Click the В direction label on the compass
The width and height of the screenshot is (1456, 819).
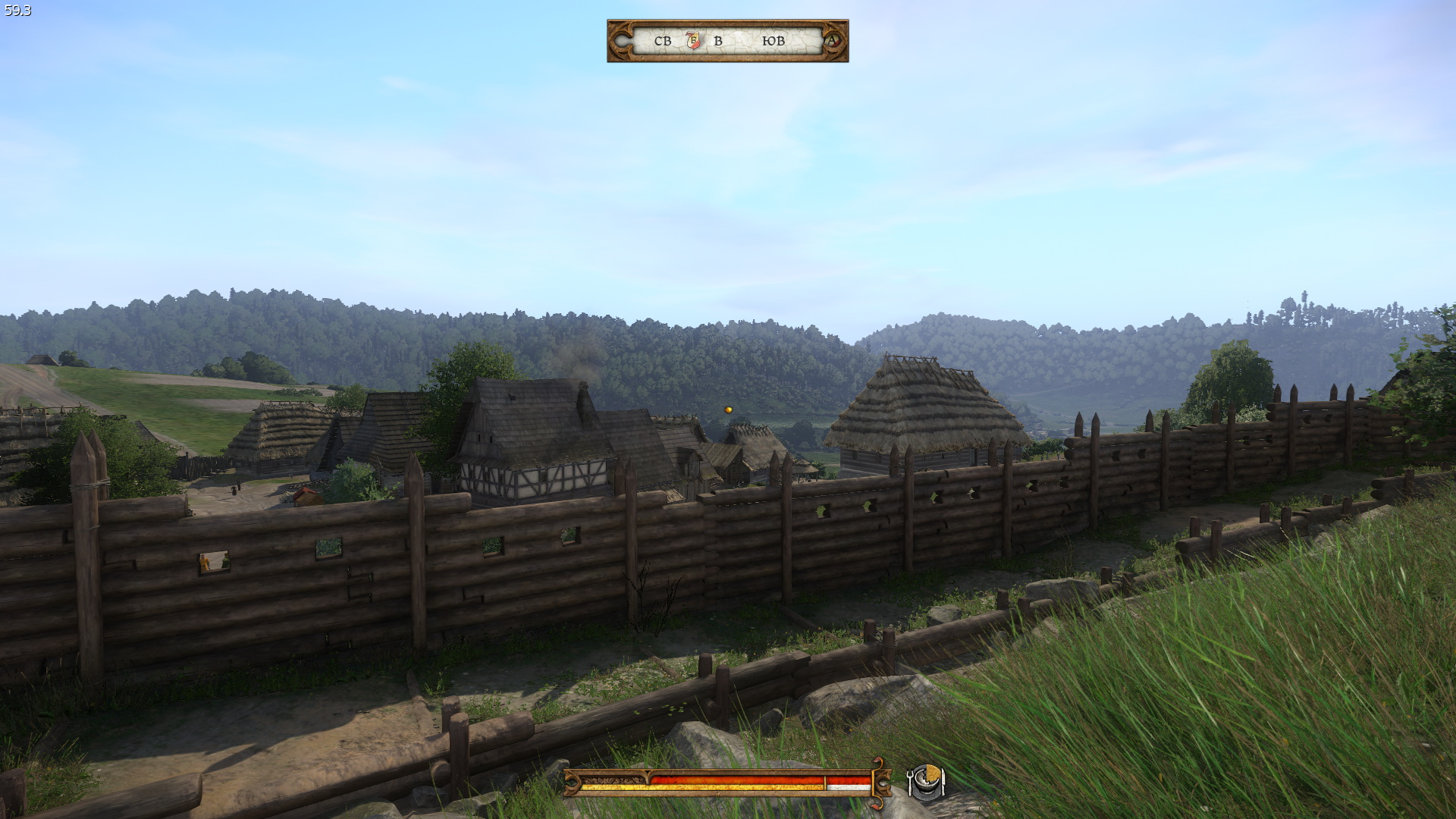[x=717, y=40]
